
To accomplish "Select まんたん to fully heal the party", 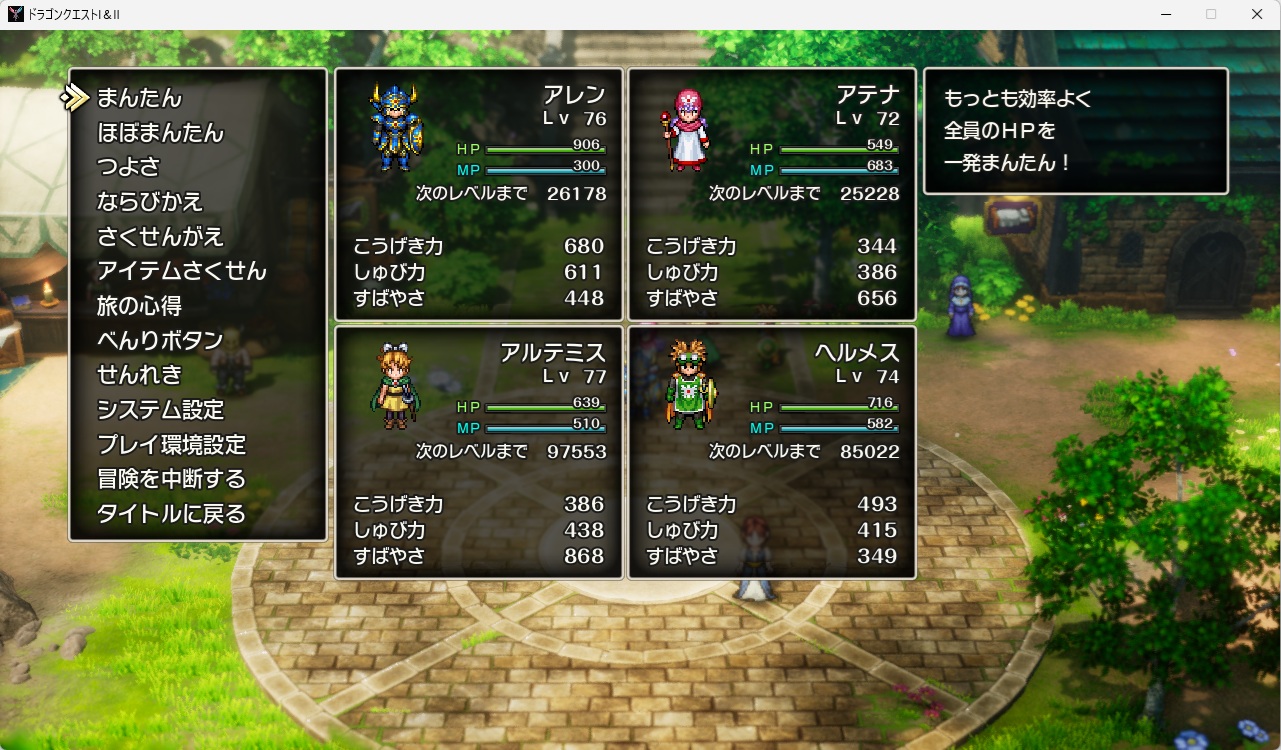I will [140, 98].
